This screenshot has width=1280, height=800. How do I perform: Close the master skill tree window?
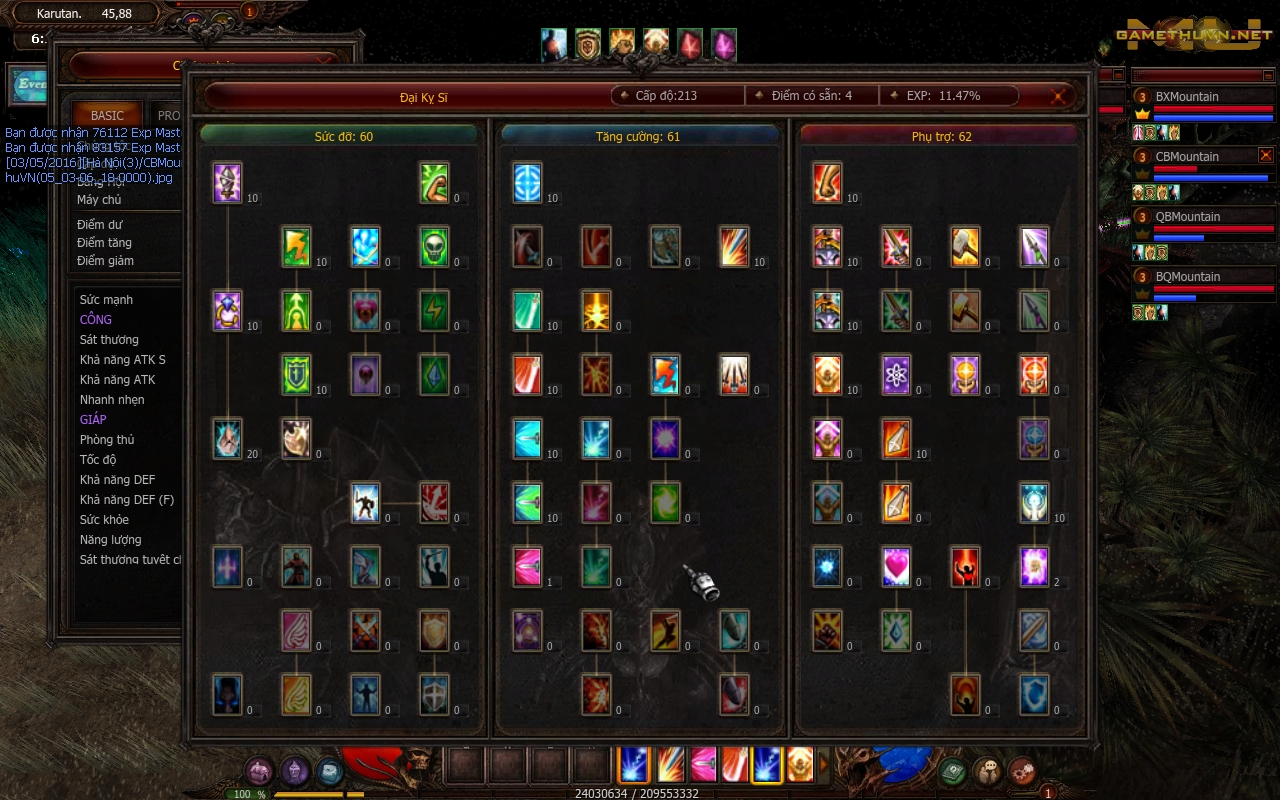pos(1058,97)
